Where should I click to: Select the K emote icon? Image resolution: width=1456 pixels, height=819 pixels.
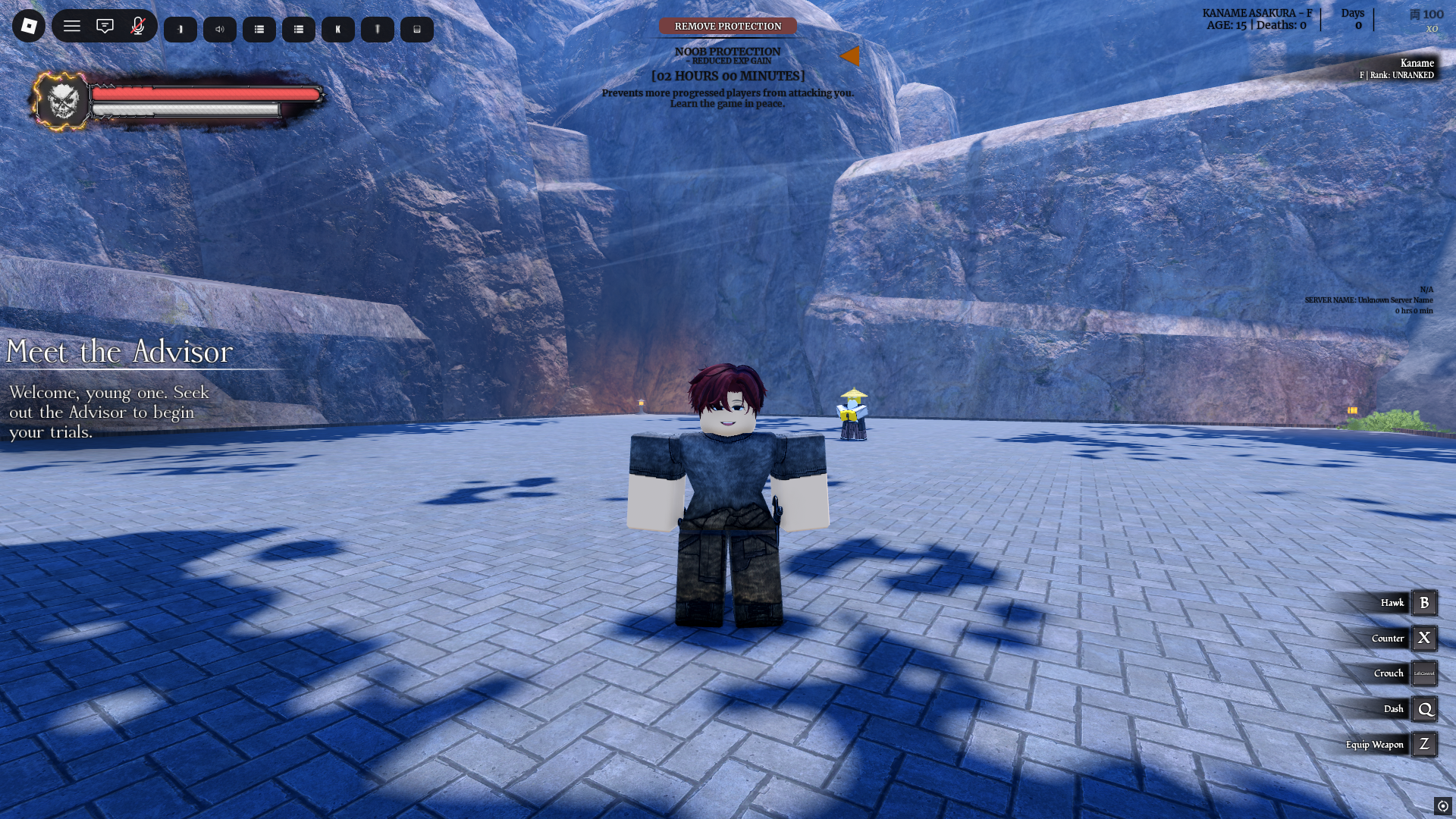[337, 29]
